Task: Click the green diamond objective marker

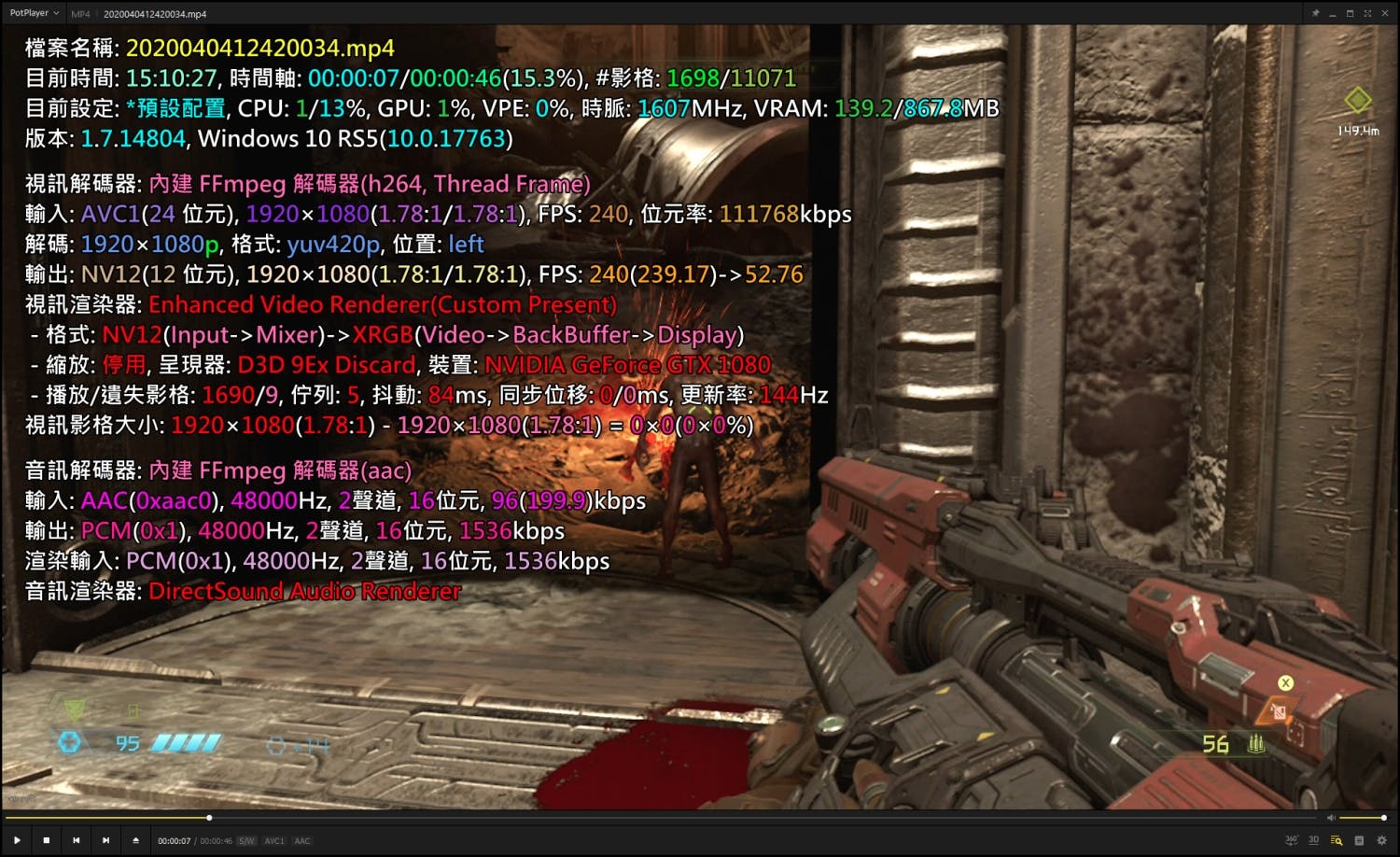Action: 1357,100
